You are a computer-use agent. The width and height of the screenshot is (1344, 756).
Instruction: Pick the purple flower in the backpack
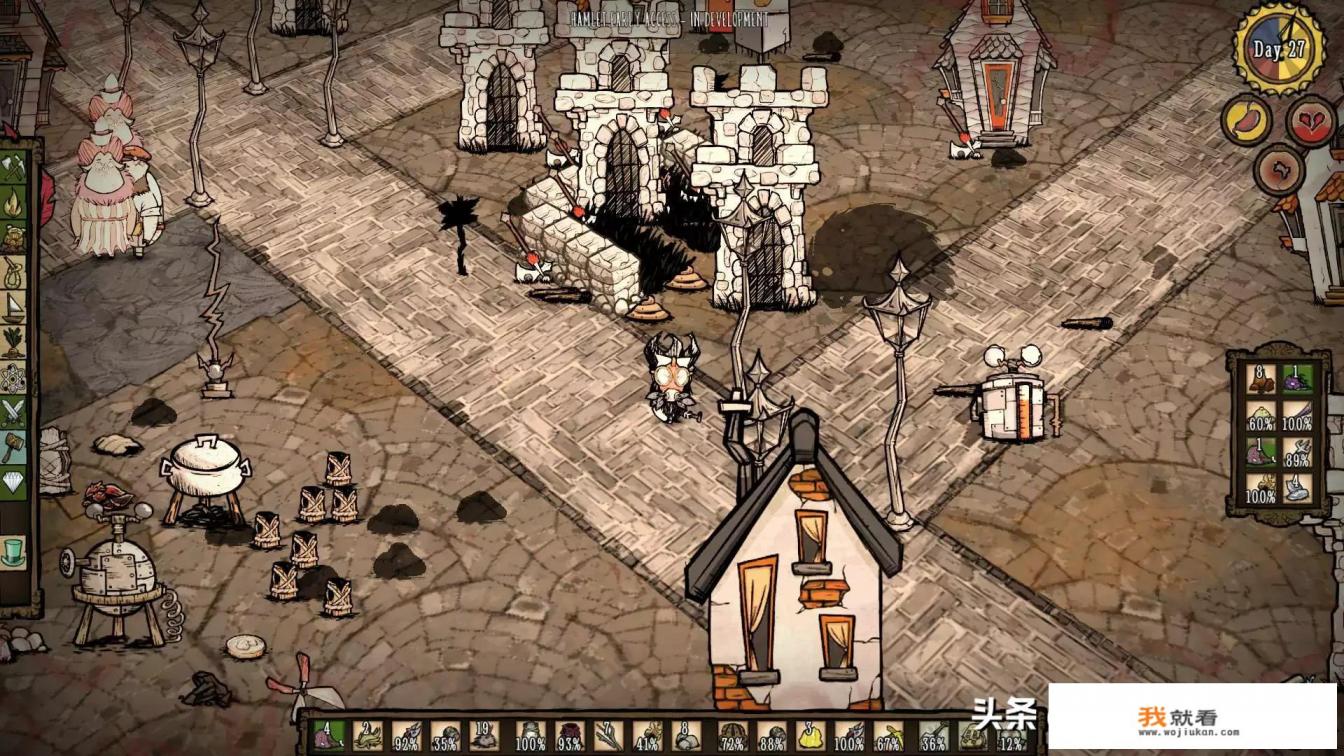(1297, 379)
